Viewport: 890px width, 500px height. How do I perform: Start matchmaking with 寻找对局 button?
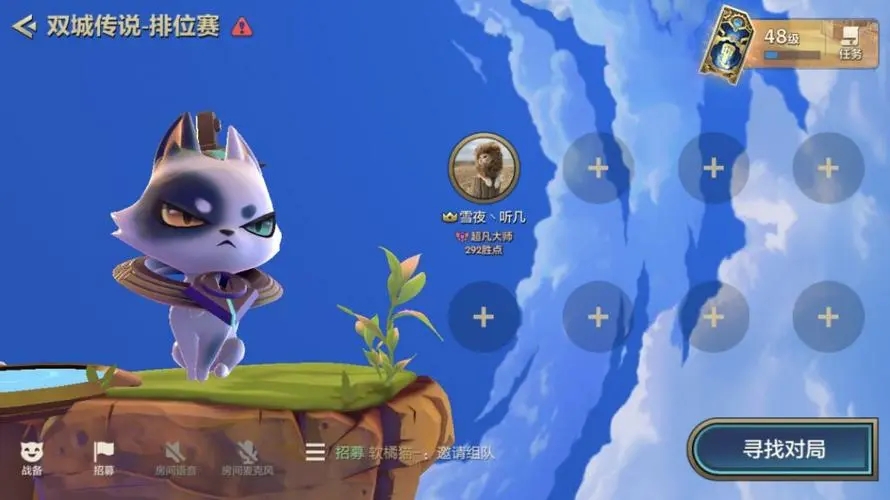[783, 449]
